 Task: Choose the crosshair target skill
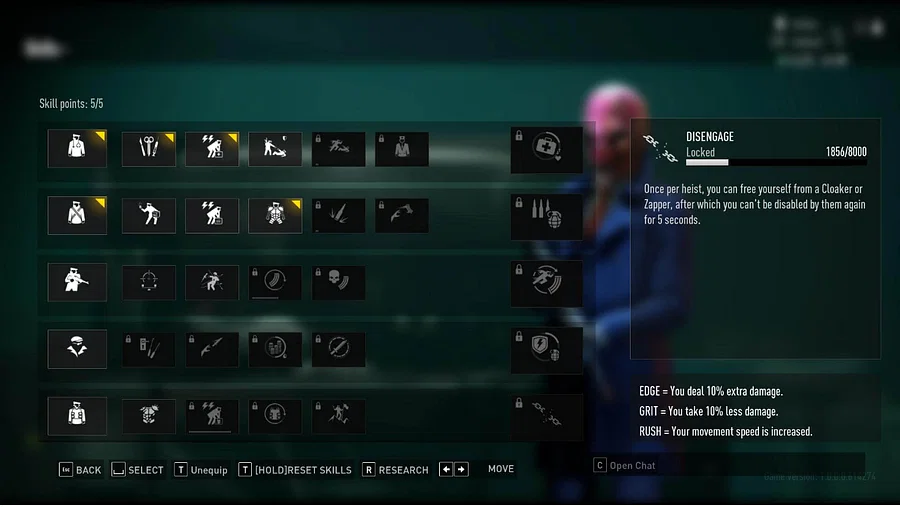point(149,283)
